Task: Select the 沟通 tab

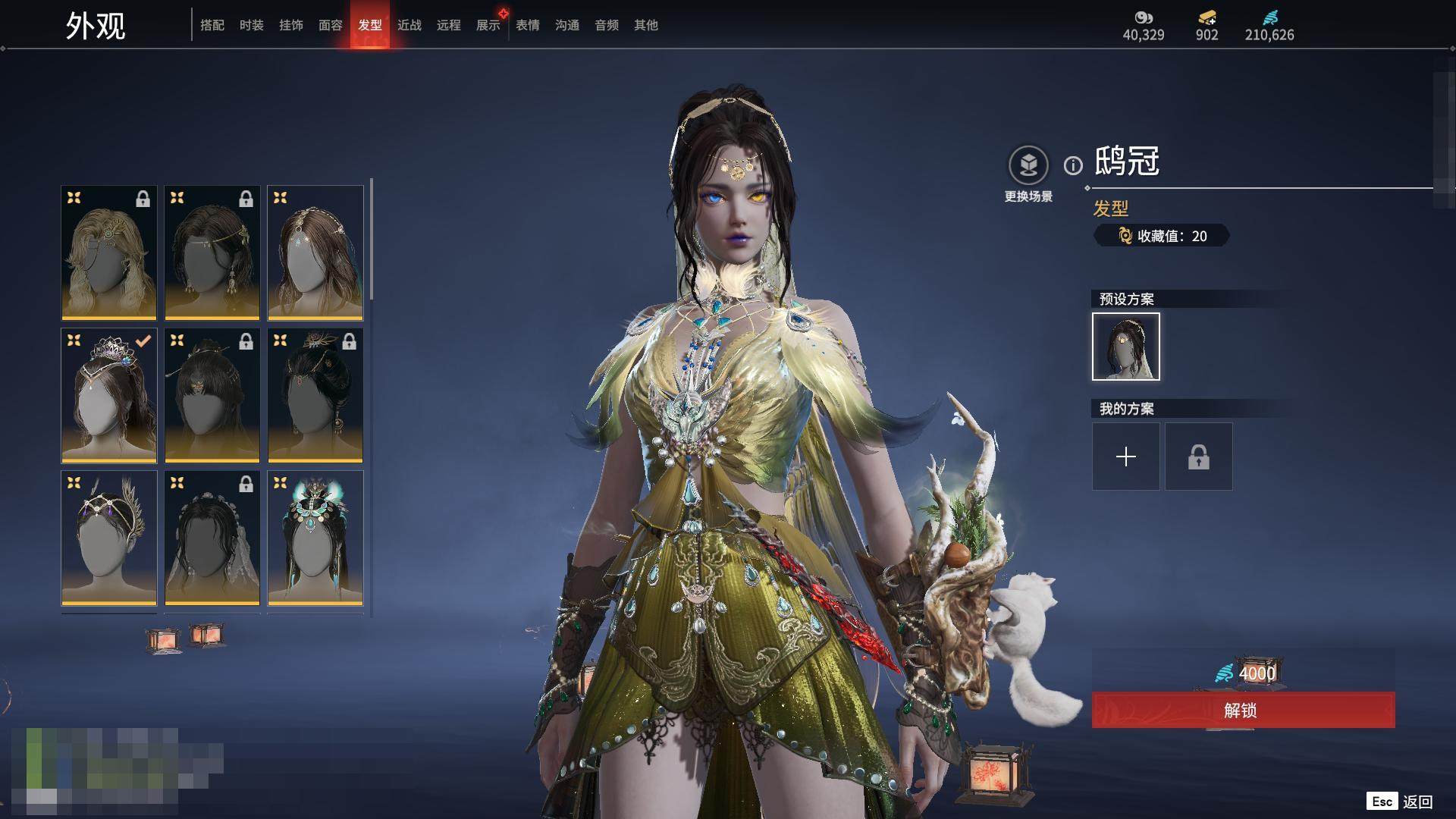Action: click(x=567, y=26)
